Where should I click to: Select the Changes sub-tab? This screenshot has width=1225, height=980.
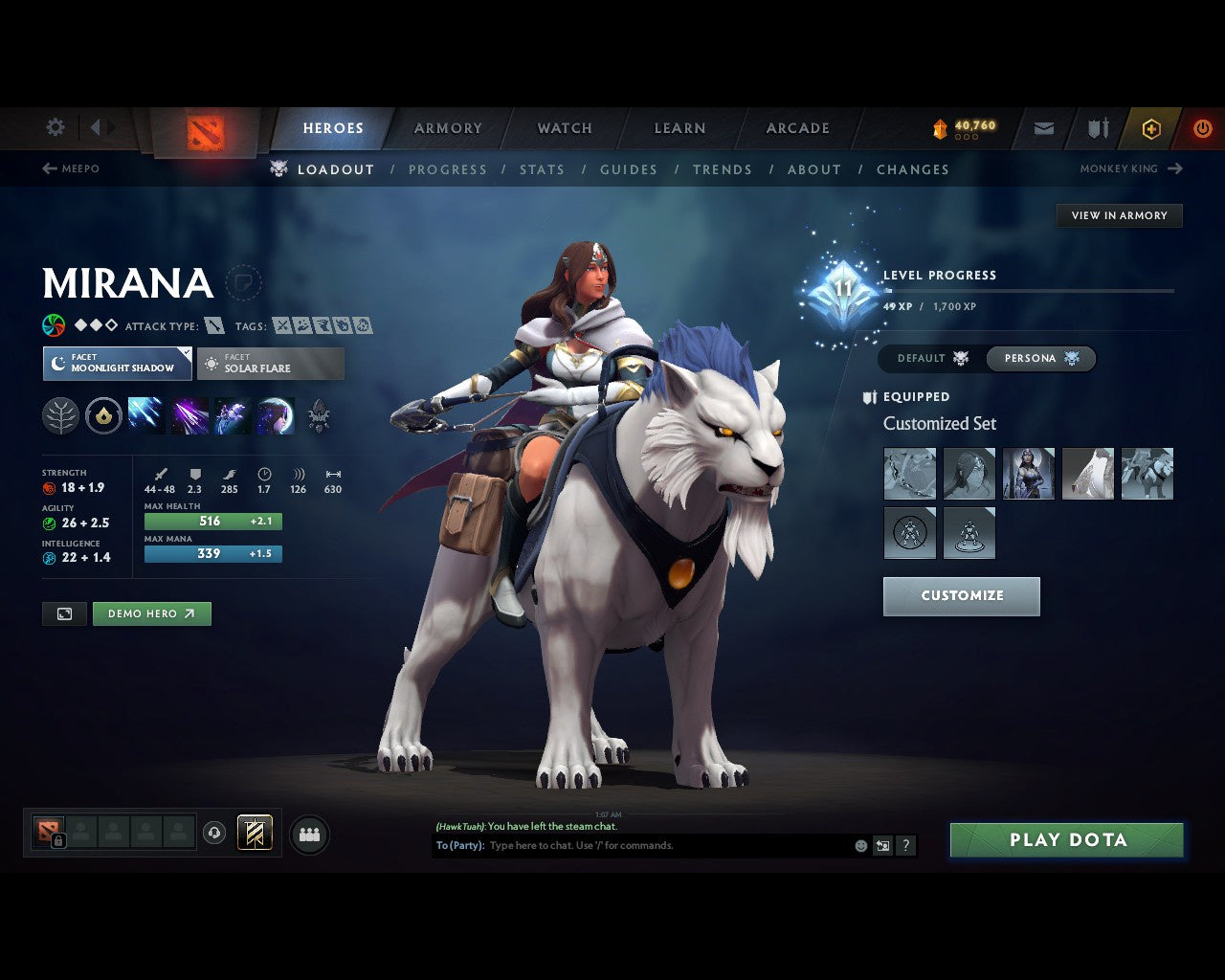pos(913,169)
